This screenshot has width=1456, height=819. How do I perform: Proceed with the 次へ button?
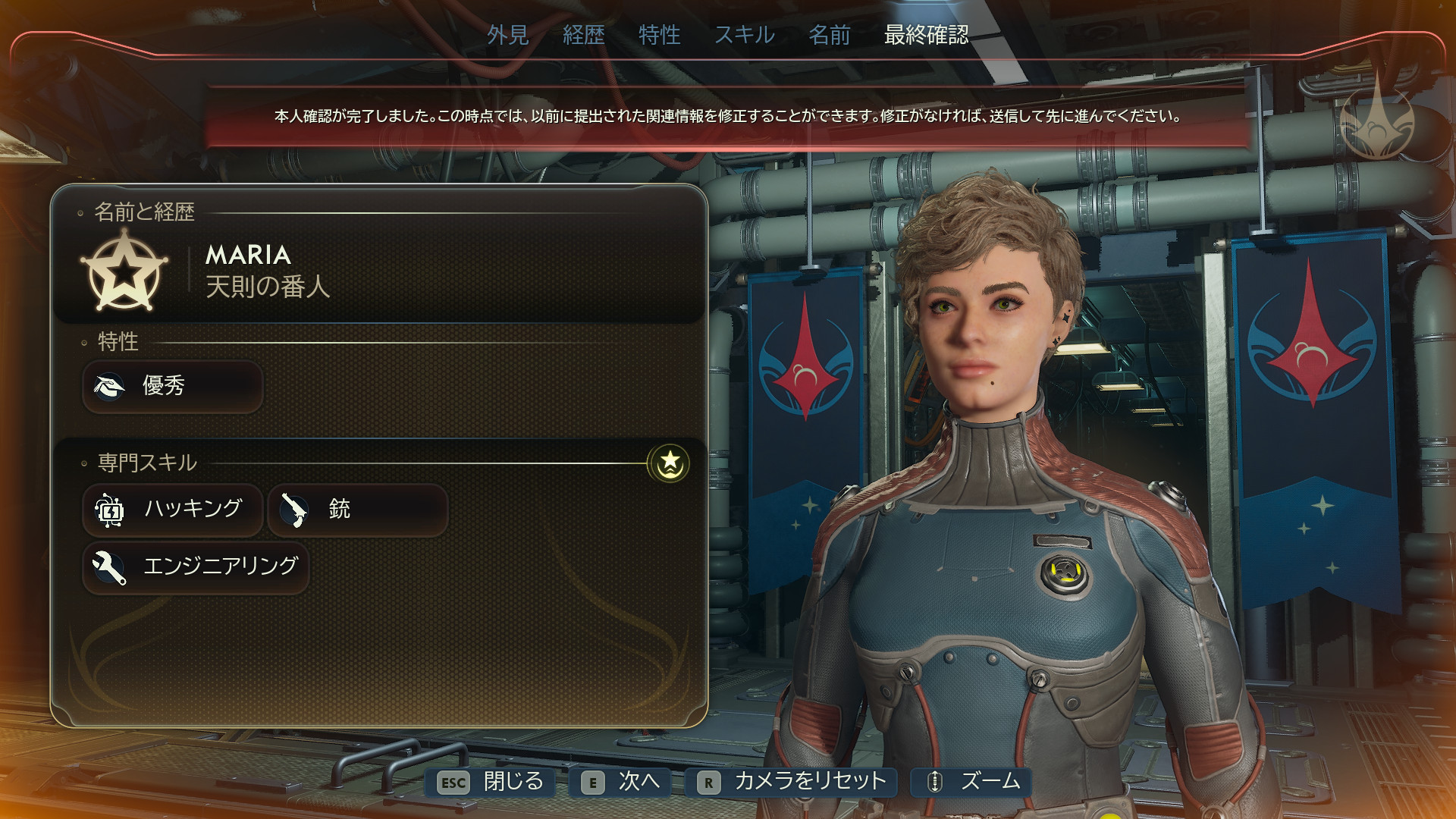tap(625, 782)
